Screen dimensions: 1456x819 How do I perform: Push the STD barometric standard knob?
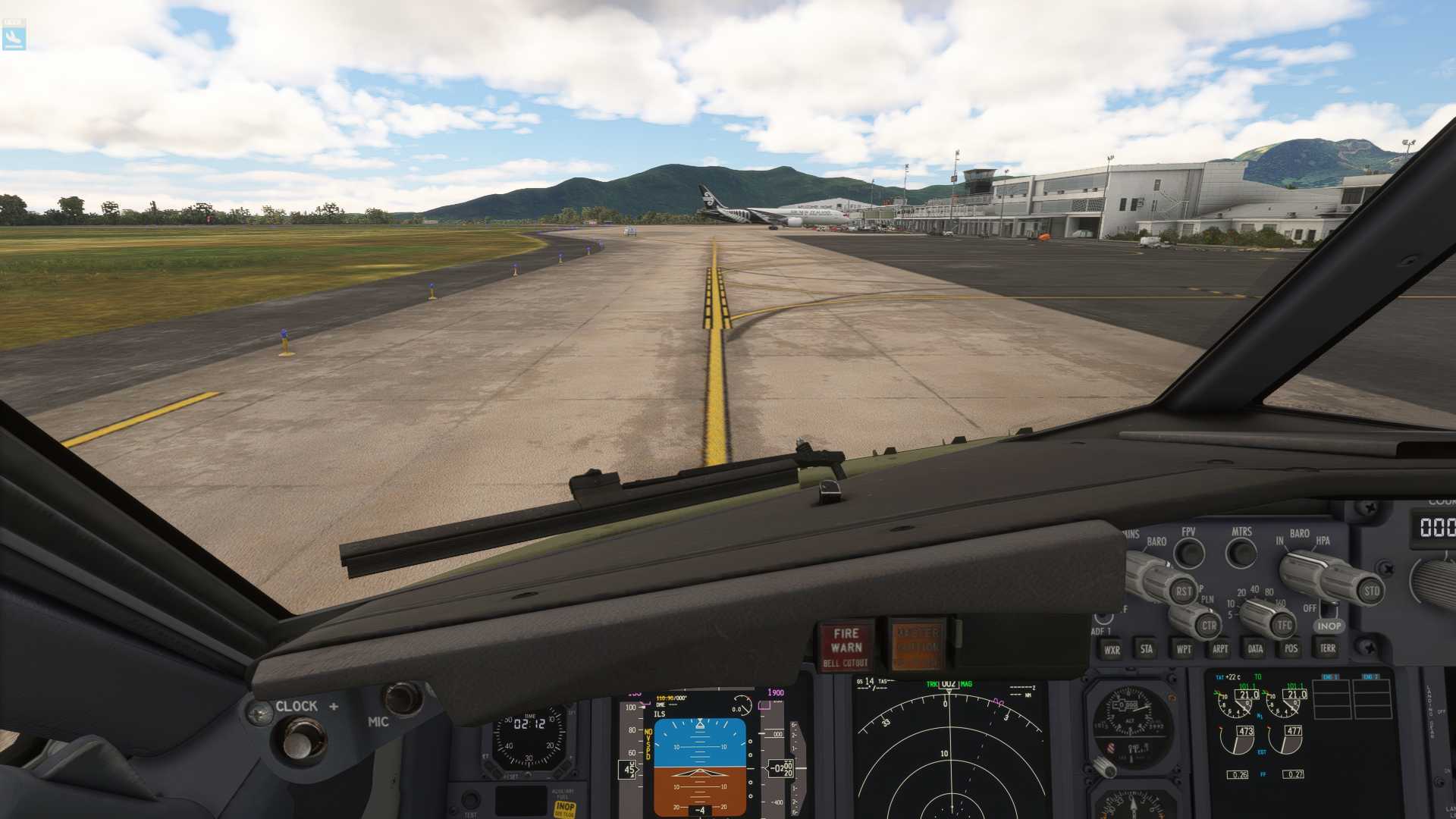1371,591
